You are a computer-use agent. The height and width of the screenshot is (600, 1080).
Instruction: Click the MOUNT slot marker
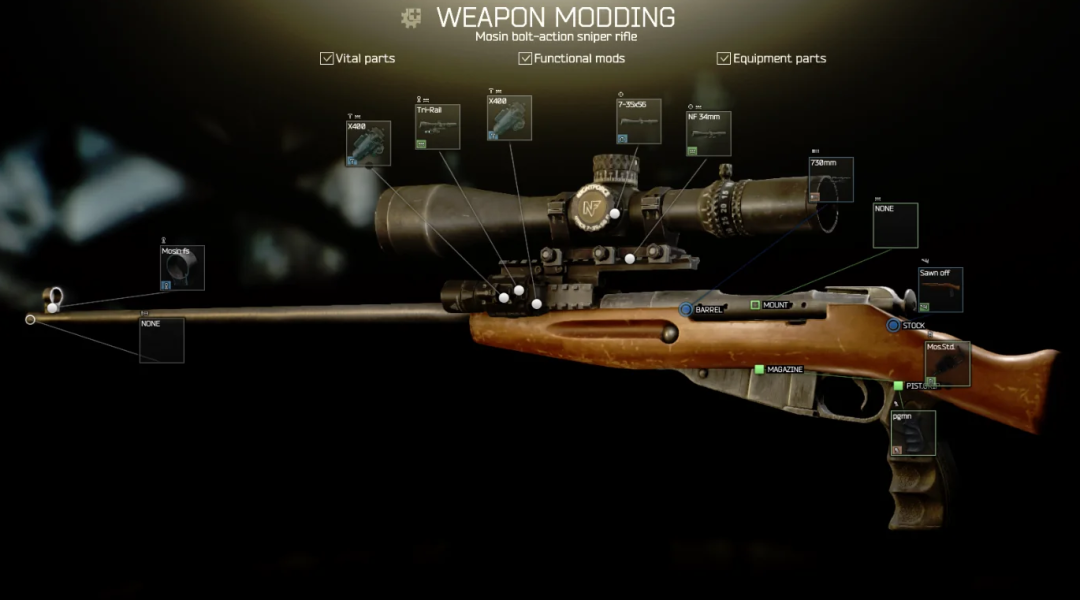point(756,305)
